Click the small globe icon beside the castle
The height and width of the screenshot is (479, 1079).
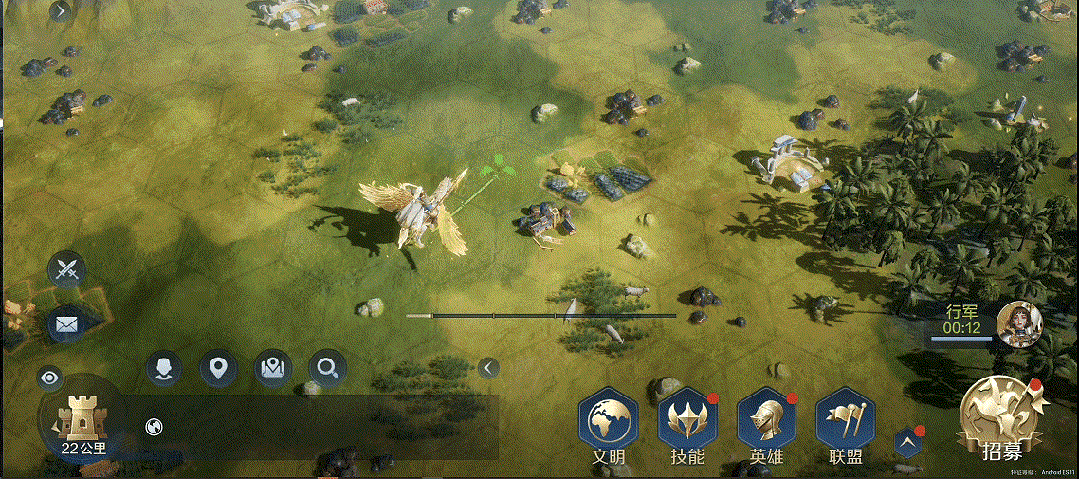tap(154, 426)
